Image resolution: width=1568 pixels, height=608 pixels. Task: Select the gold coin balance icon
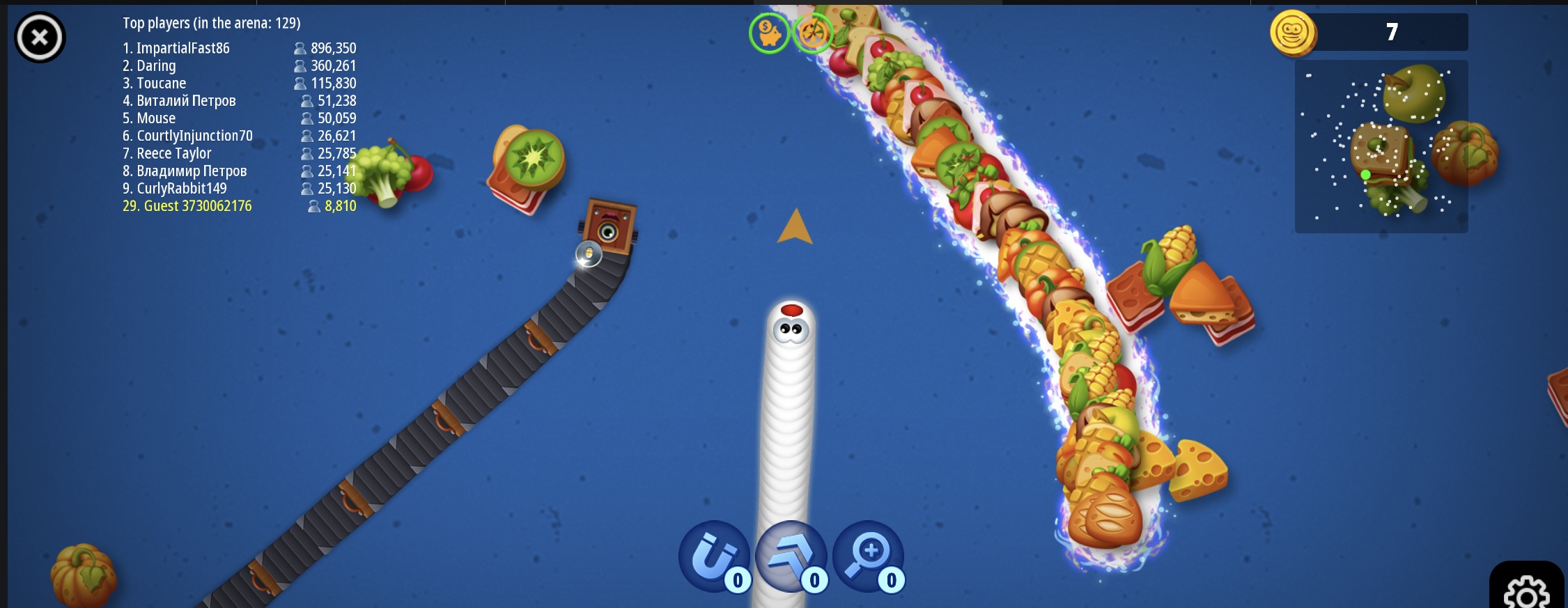point(1292,33)
